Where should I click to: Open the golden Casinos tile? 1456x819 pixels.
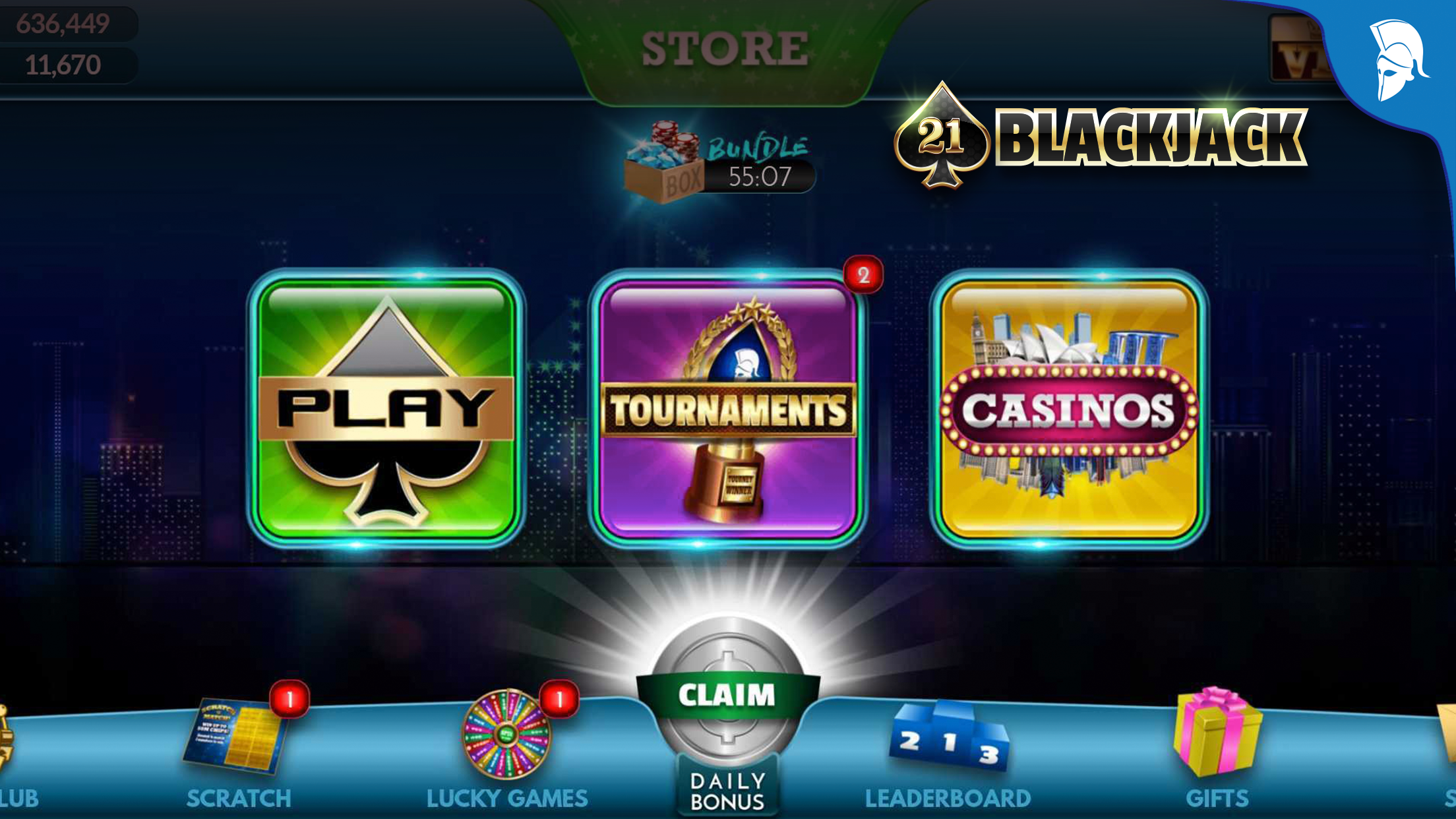click(x=1070, y=409)
